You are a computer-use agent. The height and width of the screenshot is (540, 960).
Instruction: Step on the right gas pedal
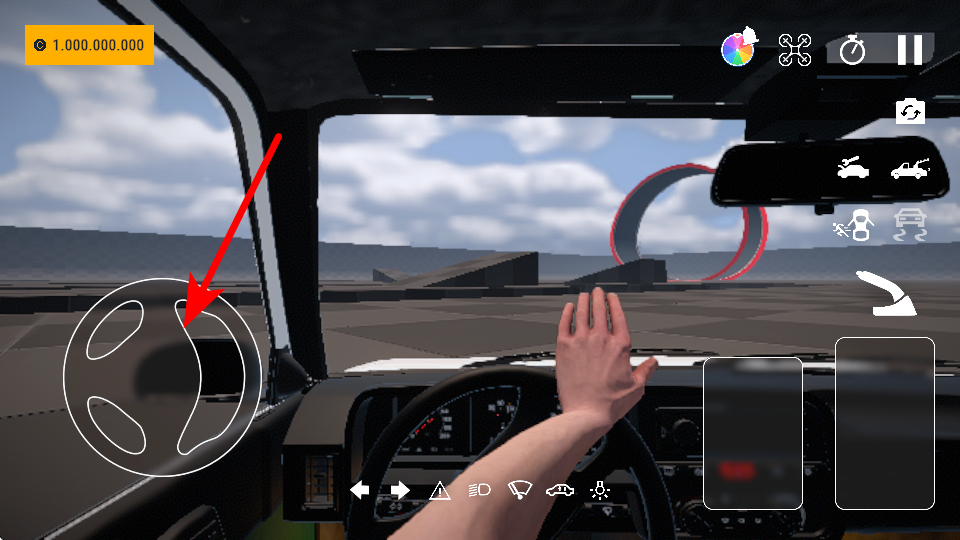[884, 423]
